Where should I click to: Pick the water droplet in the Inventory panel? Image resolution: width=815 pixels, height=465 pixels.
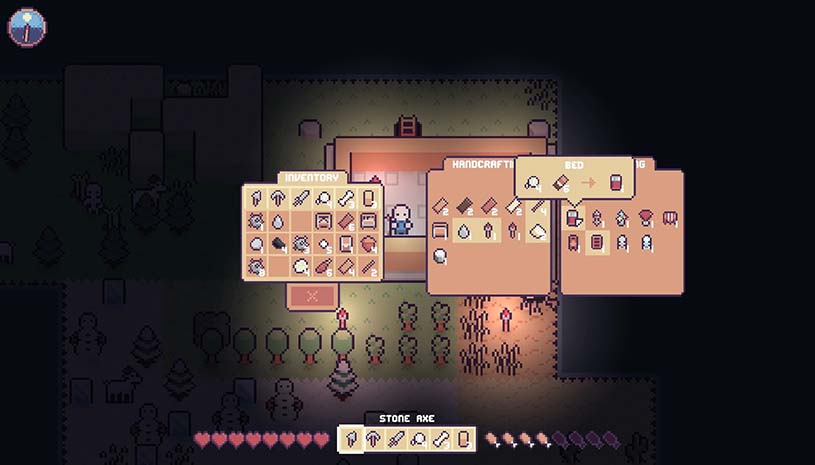(x=279, y=221)
